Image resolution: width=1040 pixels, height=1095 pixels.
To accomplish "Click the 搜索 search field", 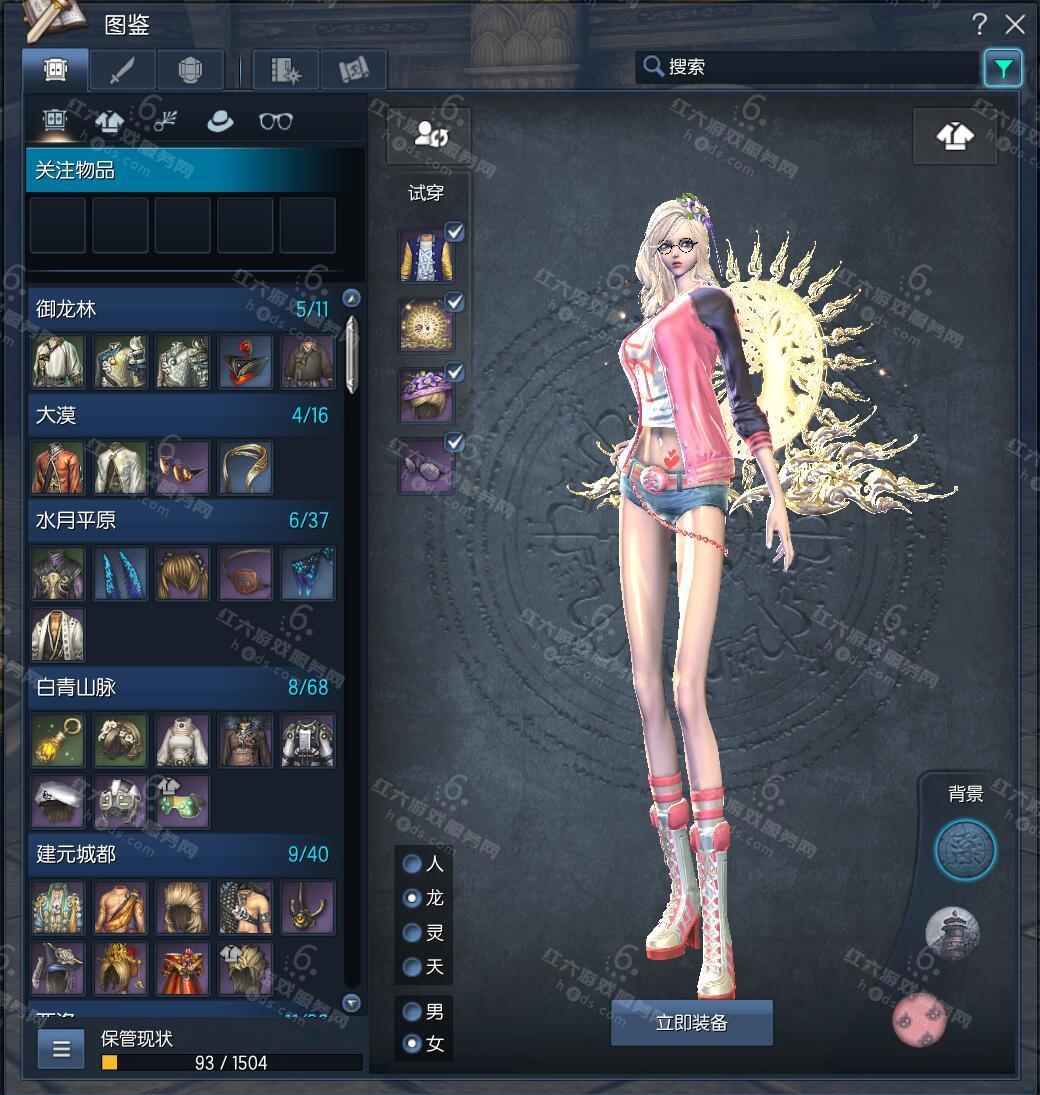I will point(810,67).
